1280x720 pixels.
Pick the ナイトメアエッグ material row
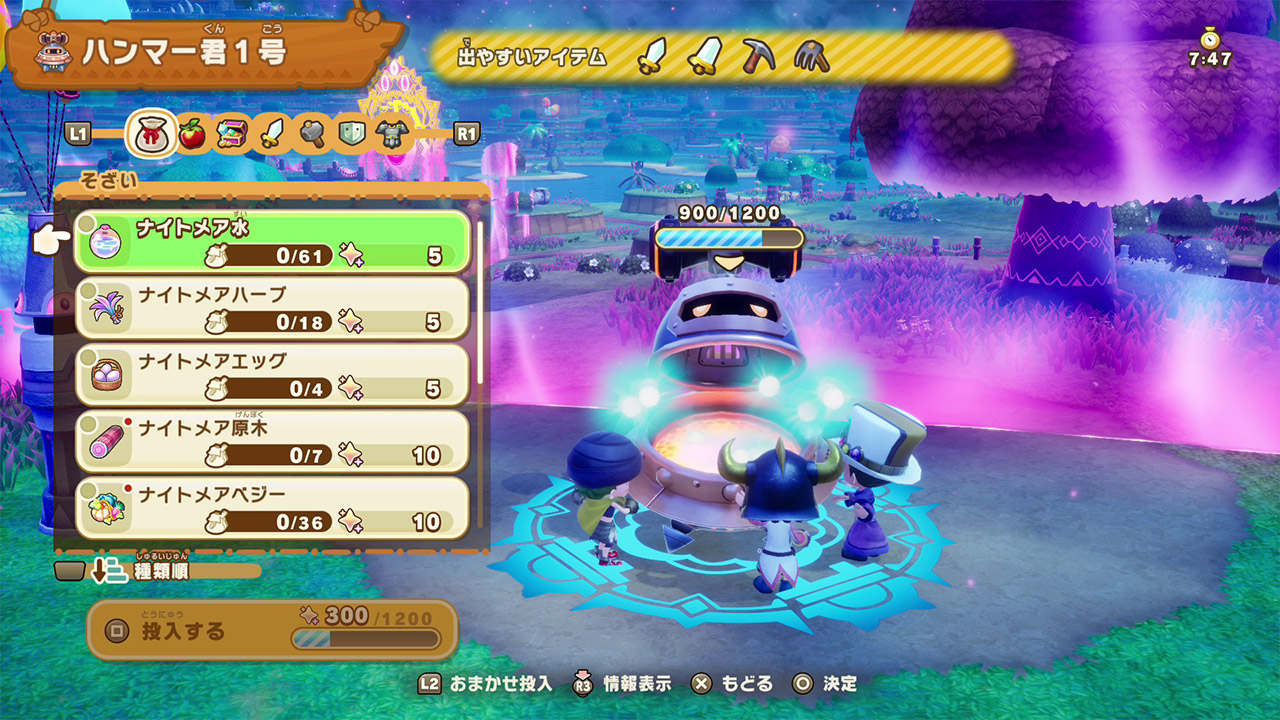272,374
